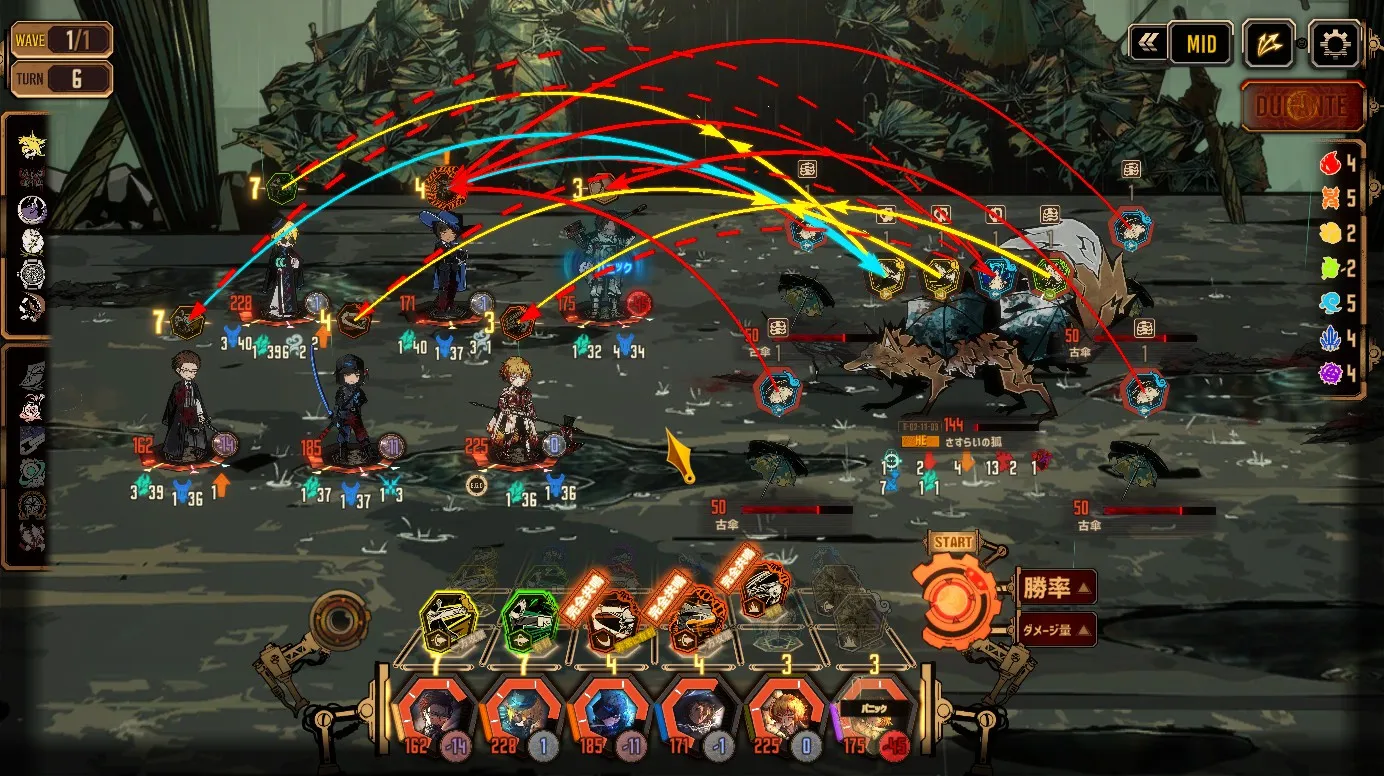
Task: Activate the red DUI button under the settings gear
Action: (1303, 106)
